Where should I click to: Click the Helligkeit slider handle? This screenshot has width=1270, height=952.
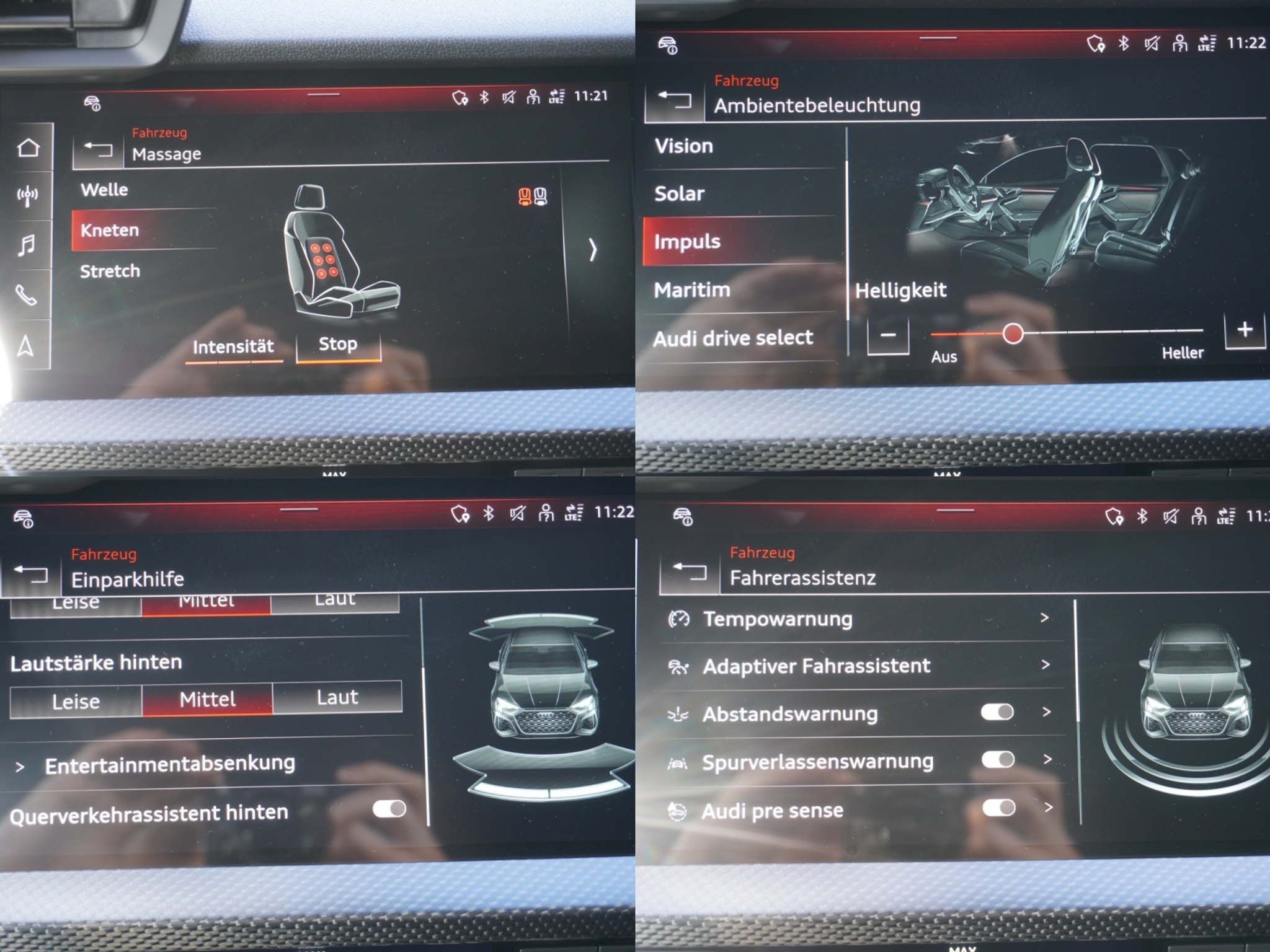1013,333
